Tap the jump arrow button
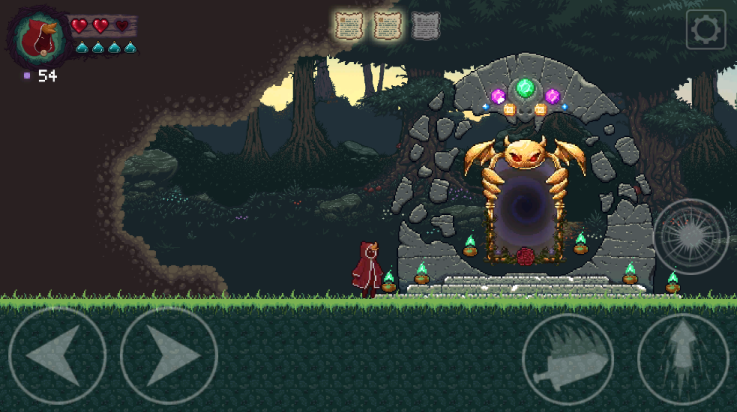737x412 pixels. (x=683, y=359)
